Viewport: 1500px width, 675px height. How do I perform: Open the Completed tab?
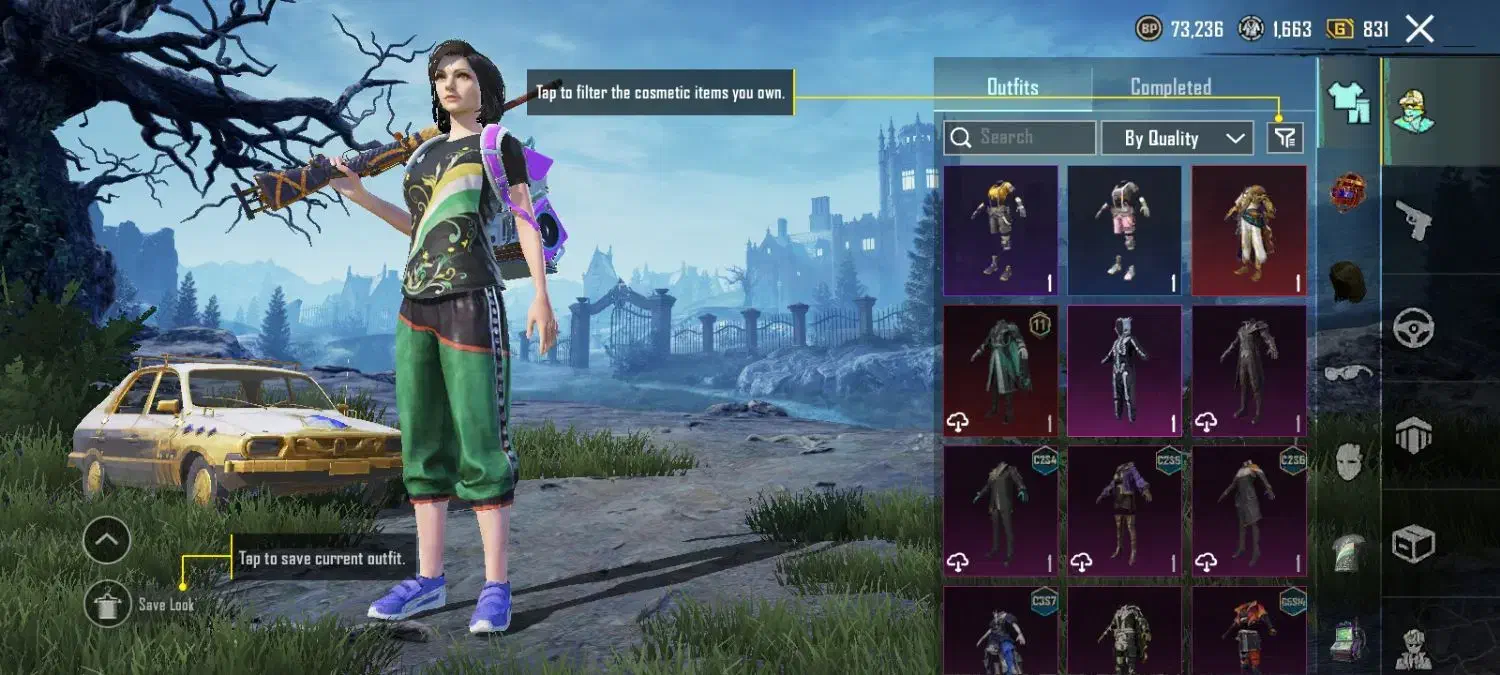coord(1170,87)
